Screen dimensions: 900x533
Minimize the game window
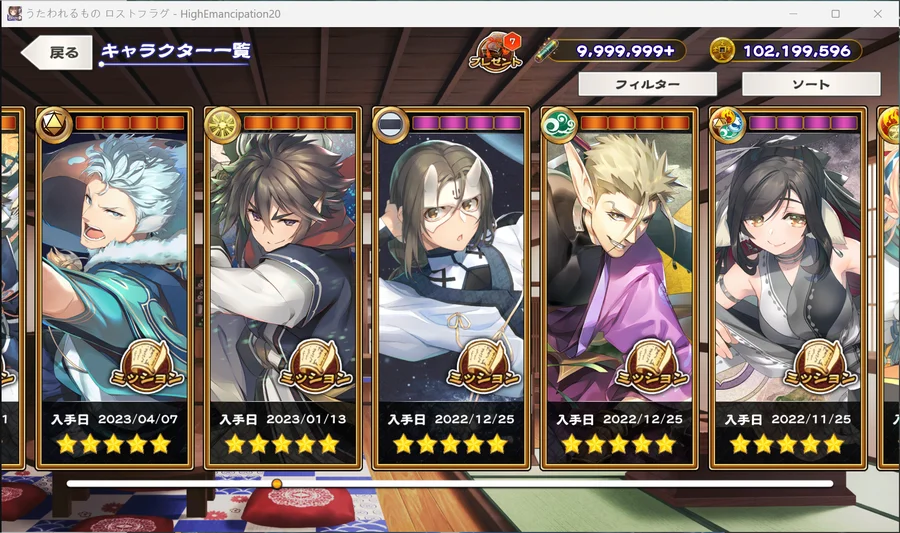792,13
